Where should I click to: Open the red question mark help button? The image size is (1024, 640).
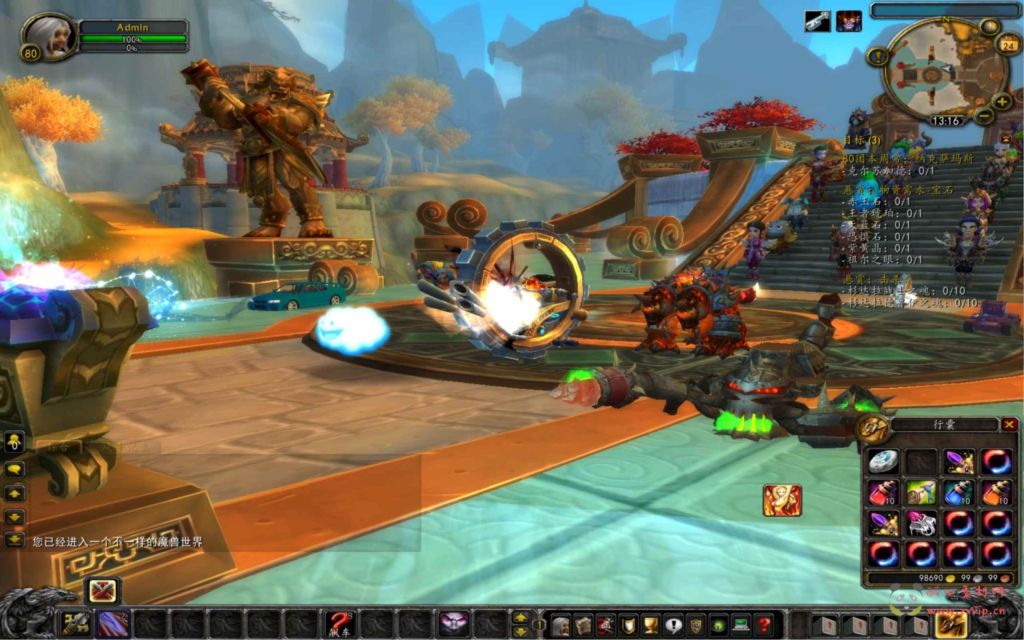[764, 626]
